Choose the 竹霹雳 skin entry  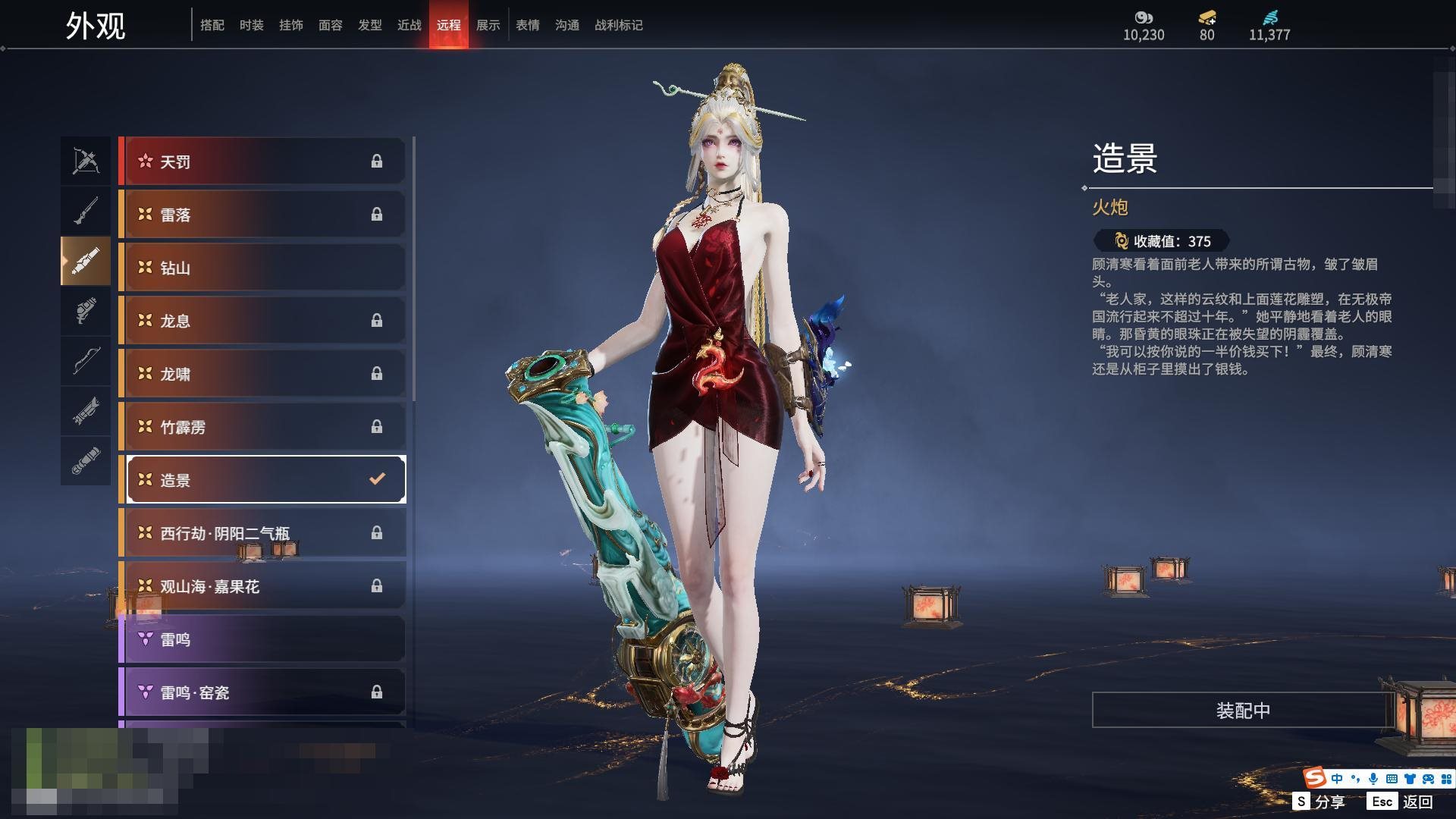click(262, 427)
